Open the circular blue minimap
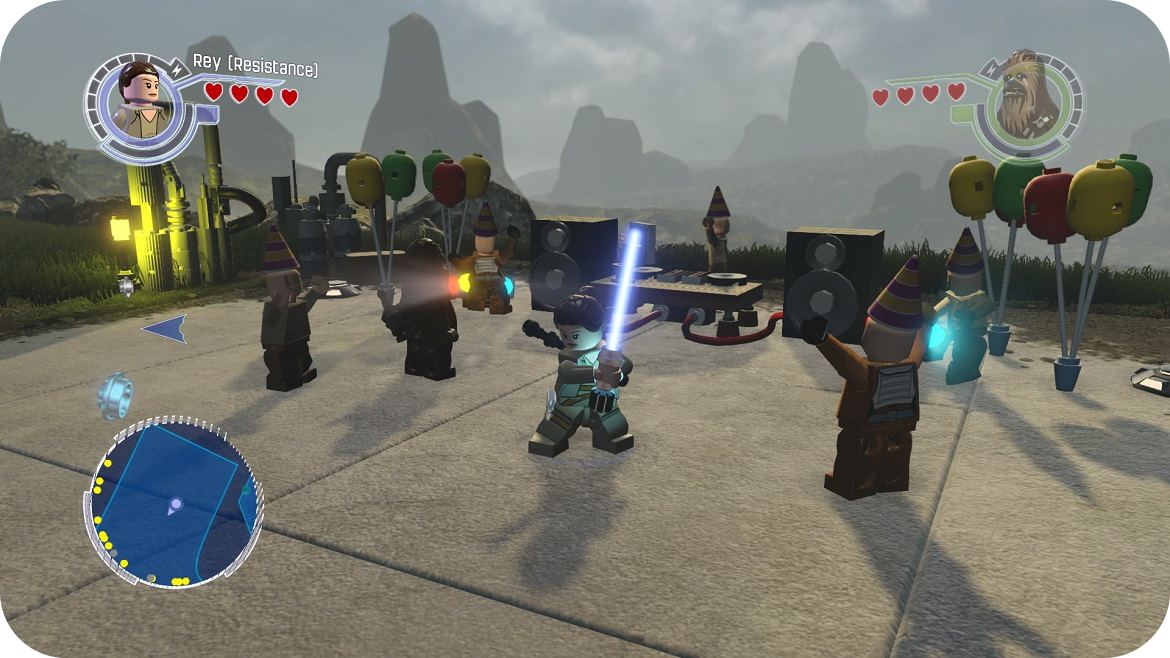The image size is (1170, 658). coord(174,502)
